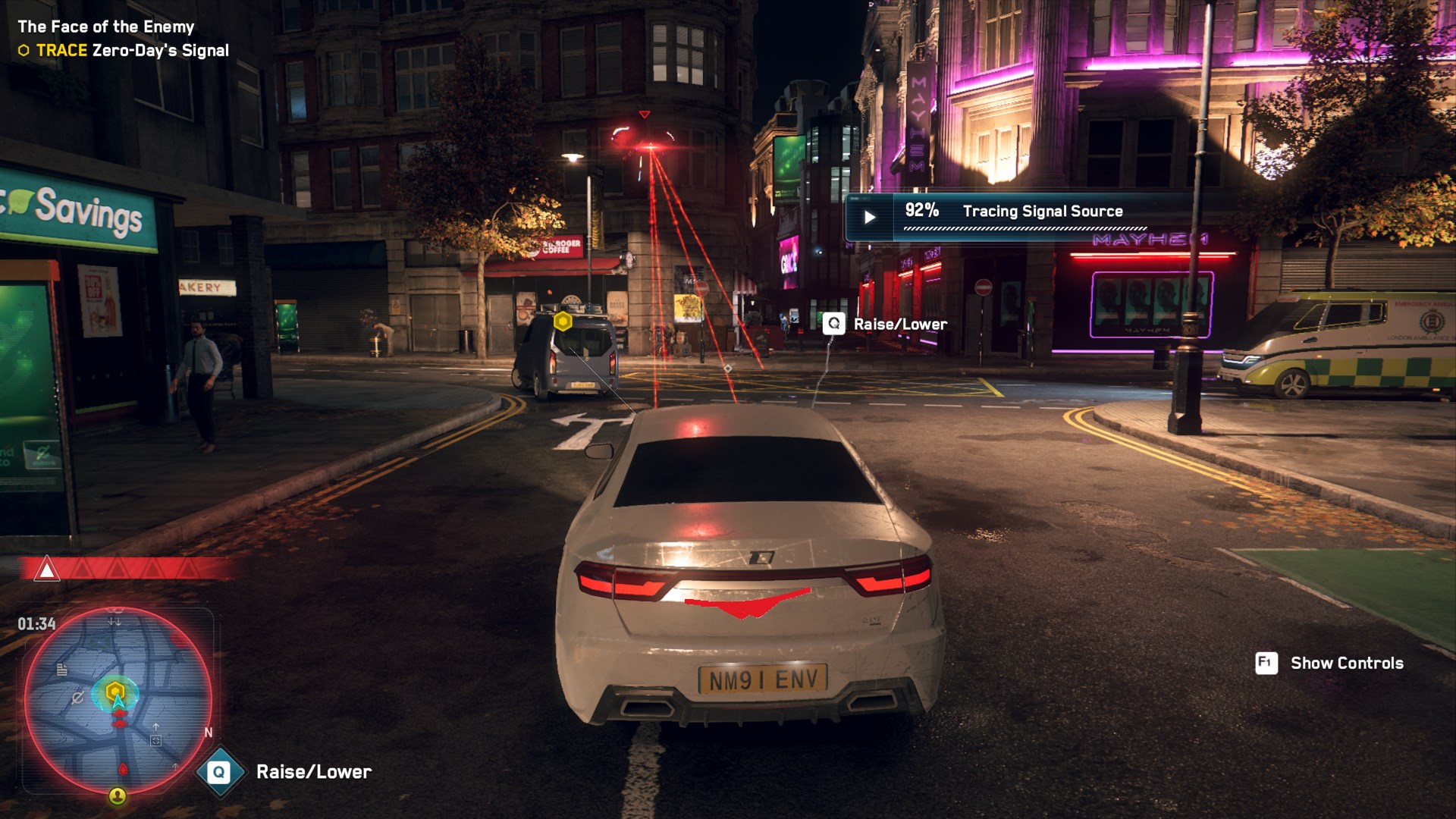Click the N compass letter on the minimap
The height and width of the screenshot is (819, 1456).
208,732
